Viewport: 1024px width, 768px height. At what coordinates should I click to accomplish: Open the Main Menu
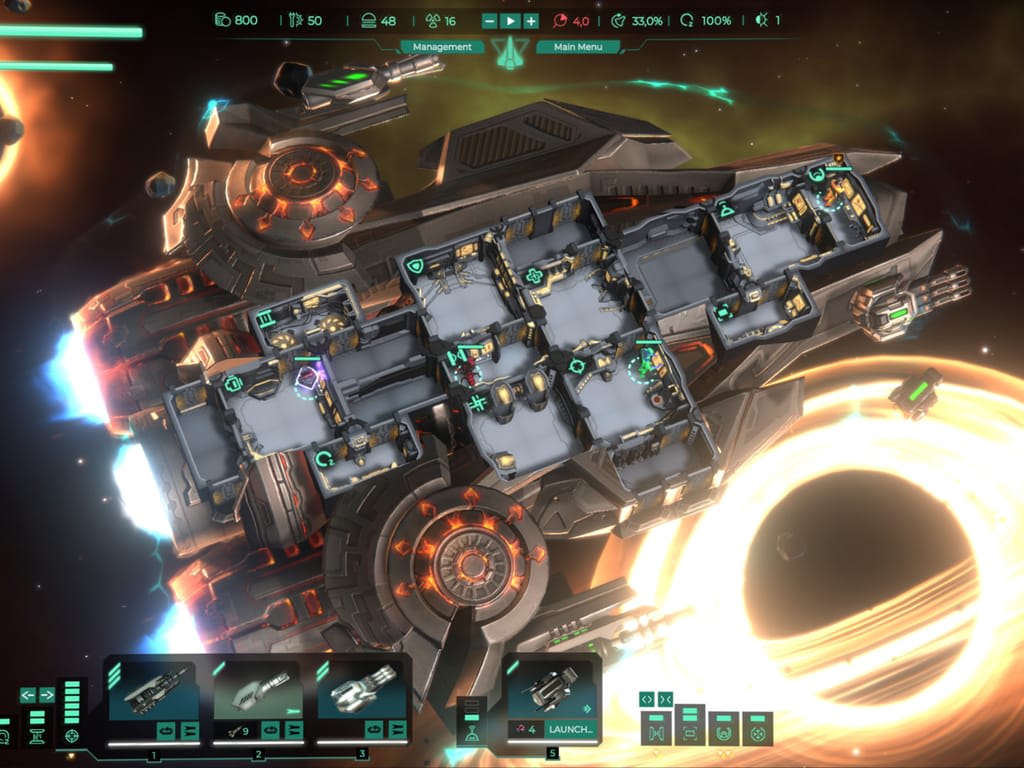click(x=579, y=47)
